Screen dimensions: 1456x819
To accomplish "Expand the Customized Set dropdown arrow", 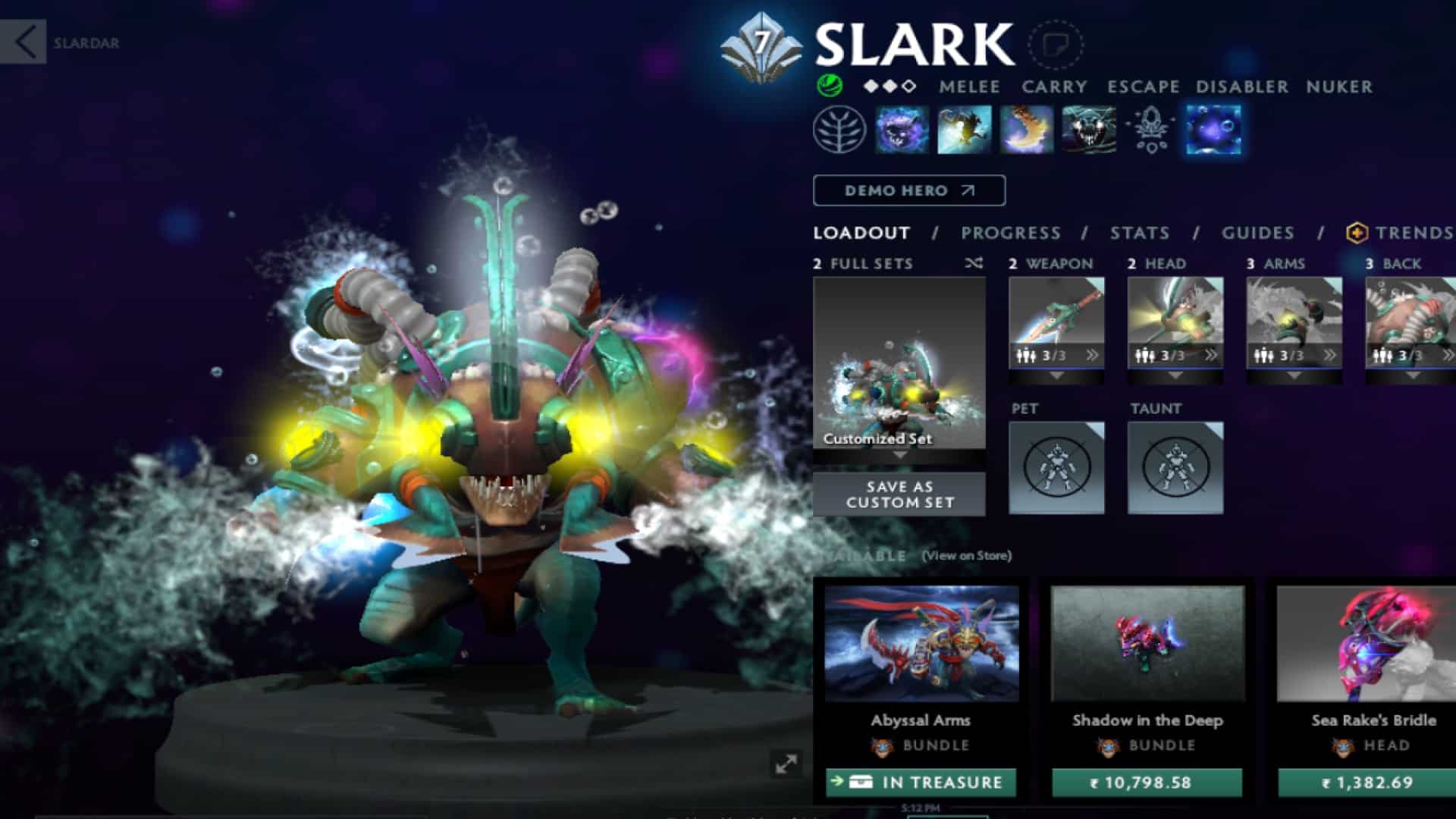I will pos(899,455).
